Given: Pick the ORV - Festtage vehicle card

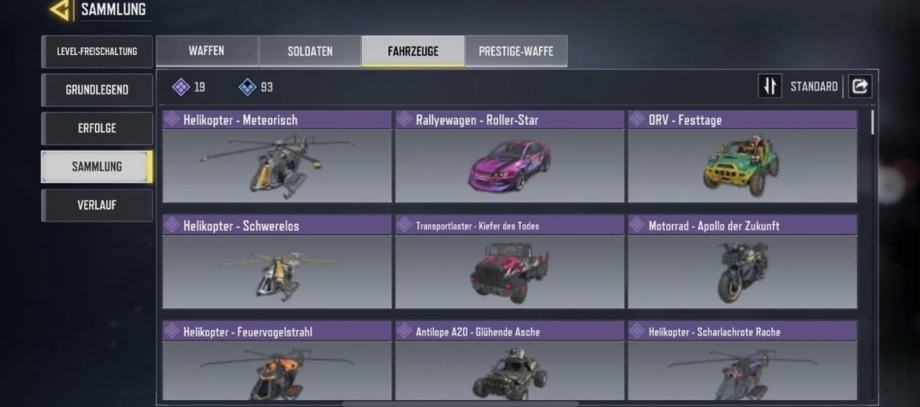Looking at the screenshot, I should coord(742,157).
